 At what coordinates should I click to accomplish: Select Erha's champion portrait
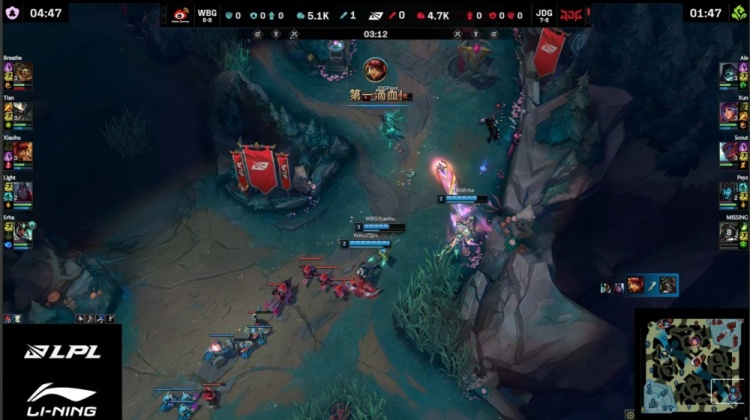coord(23,231)
